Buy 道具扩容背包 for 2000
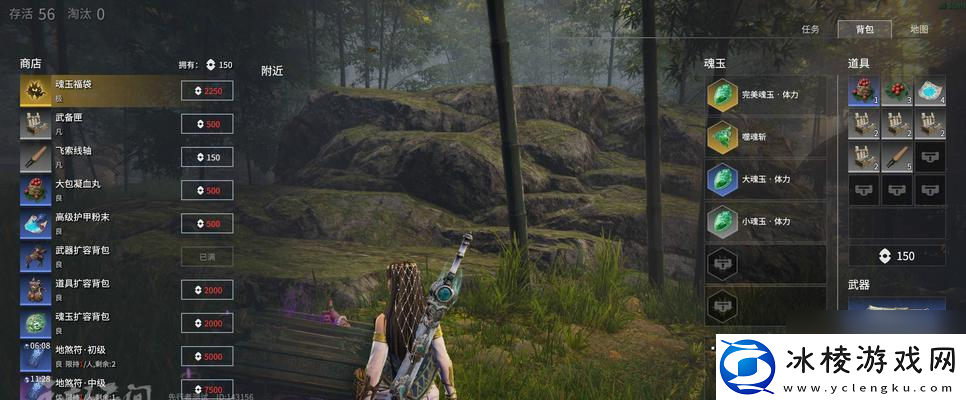The width and height of the screenshot is (966, 400). pos(207,290)
